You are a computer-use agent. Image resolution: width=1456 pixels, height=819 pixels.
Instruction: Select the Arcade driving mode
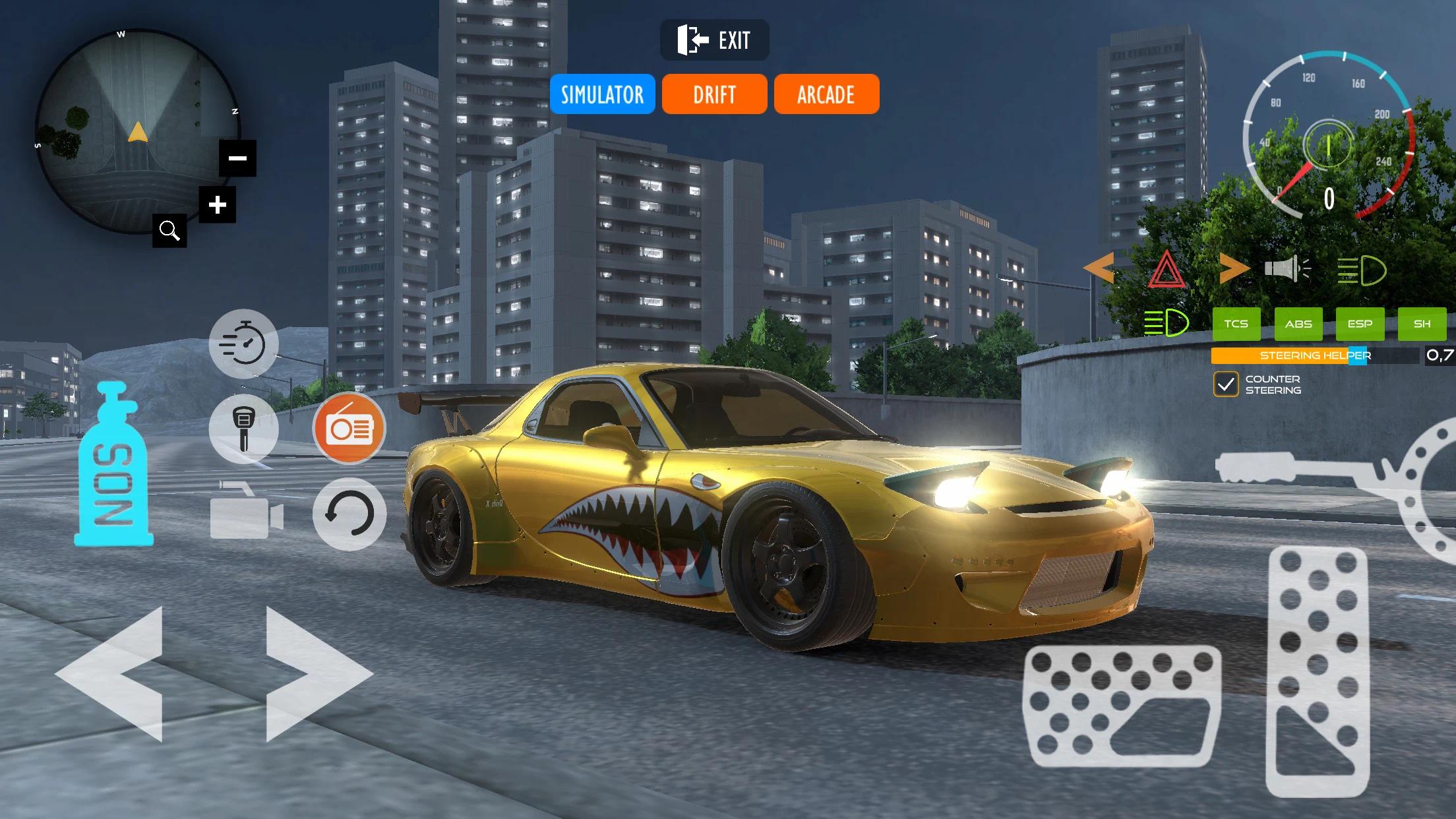[826, 94]
